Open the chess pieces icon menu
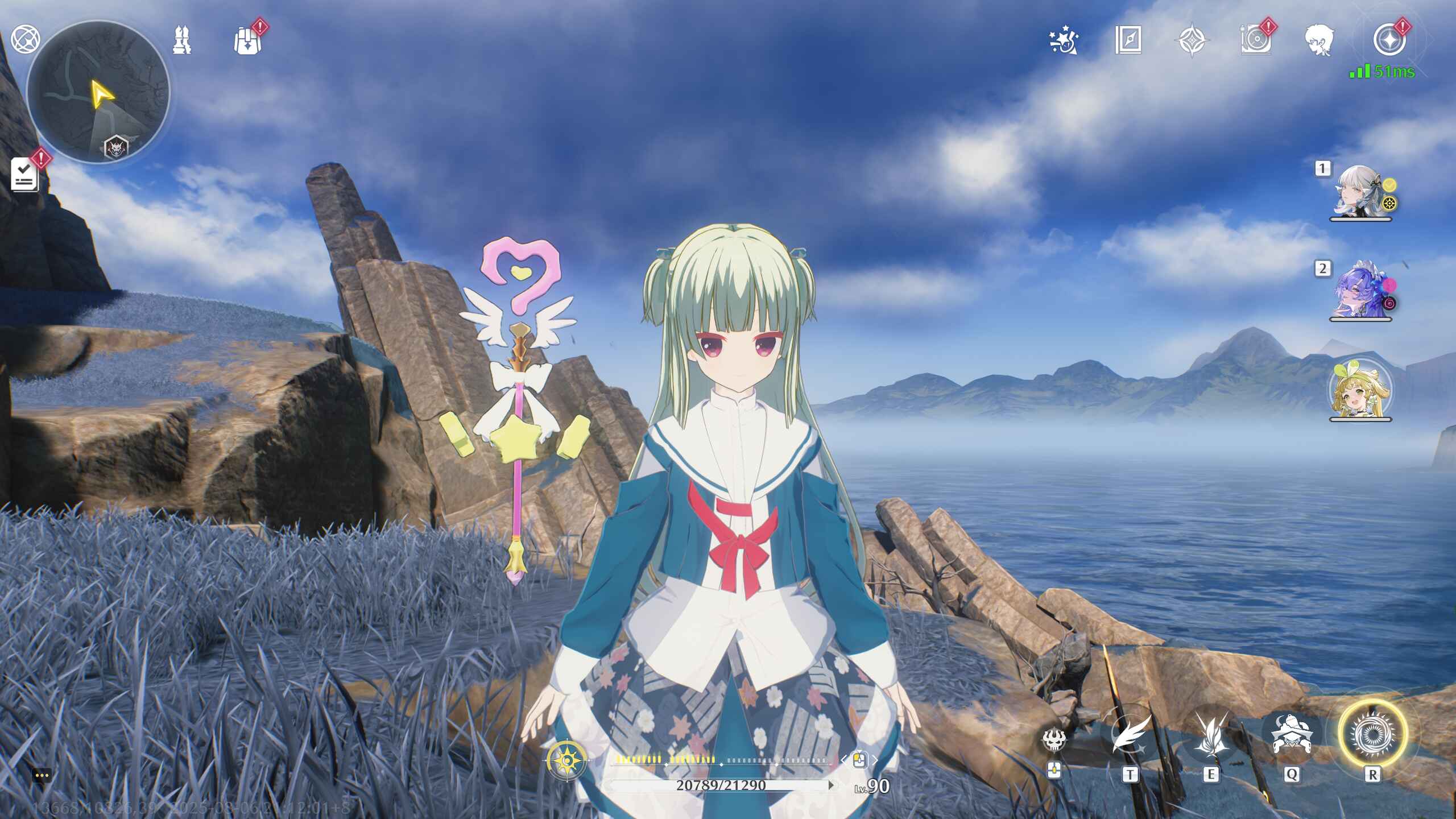 [182, 40]
